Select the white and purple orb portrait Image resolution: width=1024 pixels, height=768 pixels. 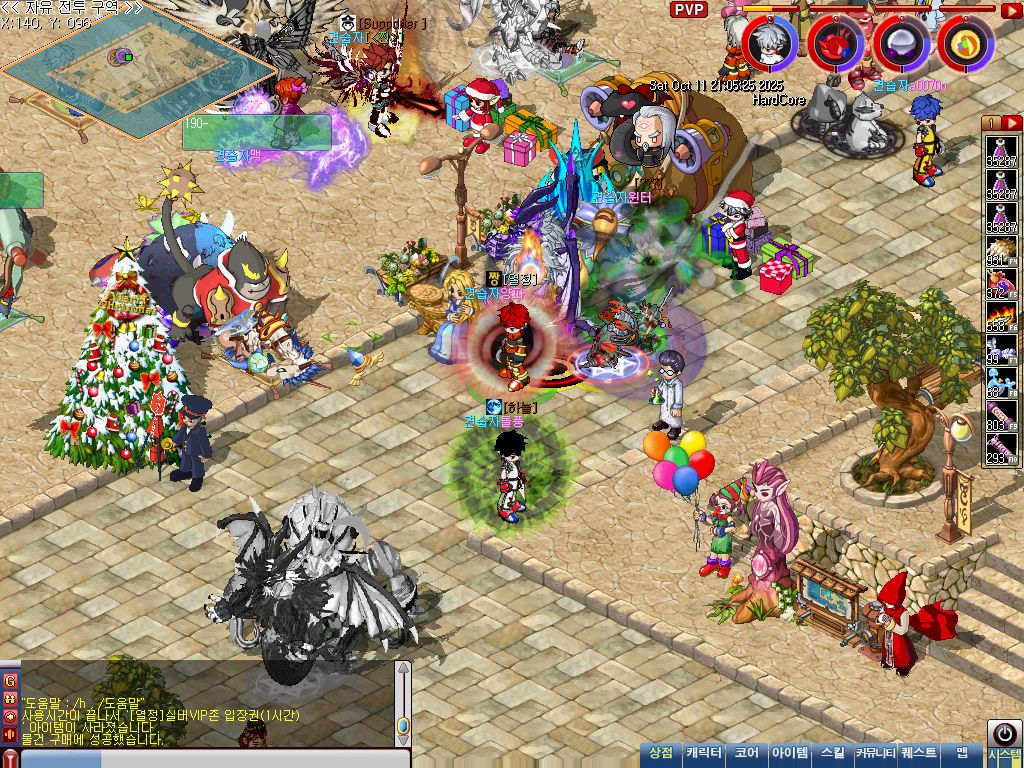901,43
